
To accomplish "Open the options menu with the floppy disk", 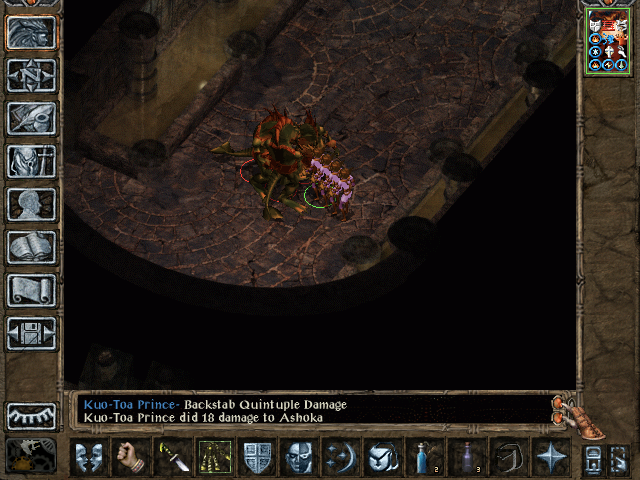I will coord(31,333).
